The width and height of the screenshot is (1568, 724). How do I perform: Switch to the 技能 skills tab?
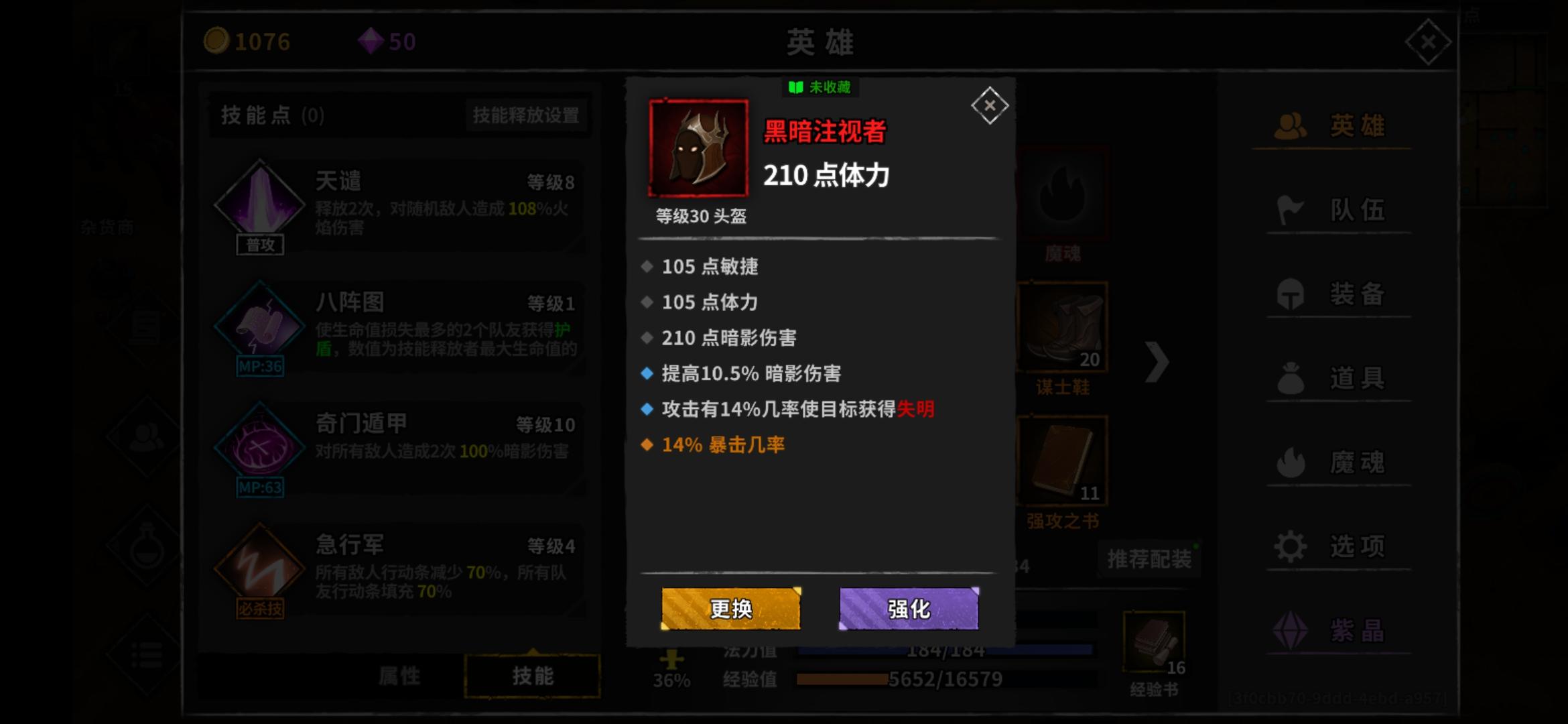click(x=531, y=675)
